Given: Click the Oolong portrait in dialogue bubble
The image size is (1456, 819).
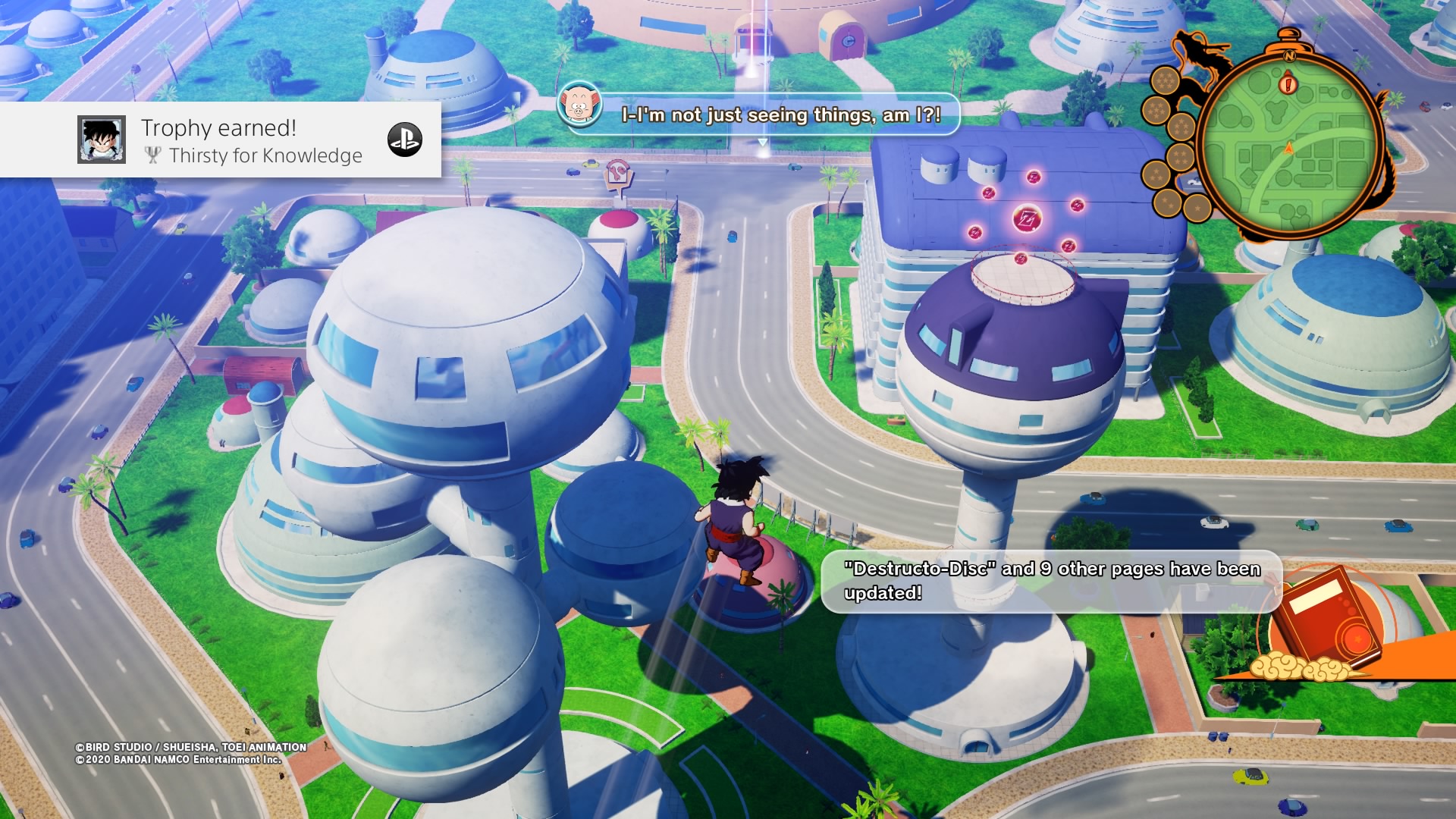Looking at the screenshot, I should pos(579,105).
